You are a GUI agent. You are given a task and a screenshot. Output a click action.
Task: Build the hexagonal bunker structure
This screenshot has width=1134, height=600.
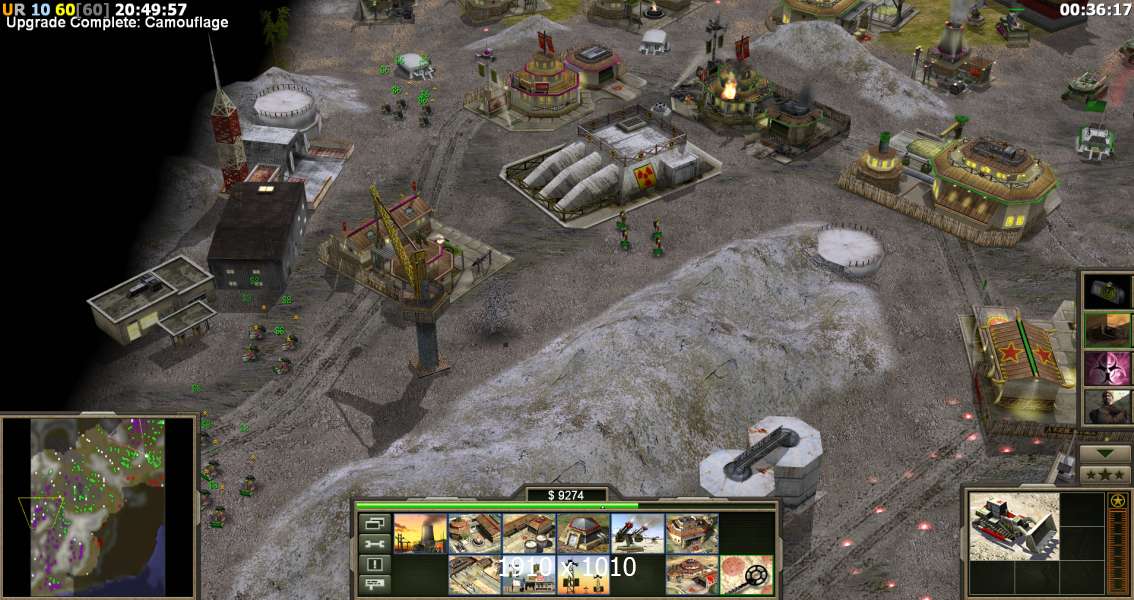[x=583, y=533]
